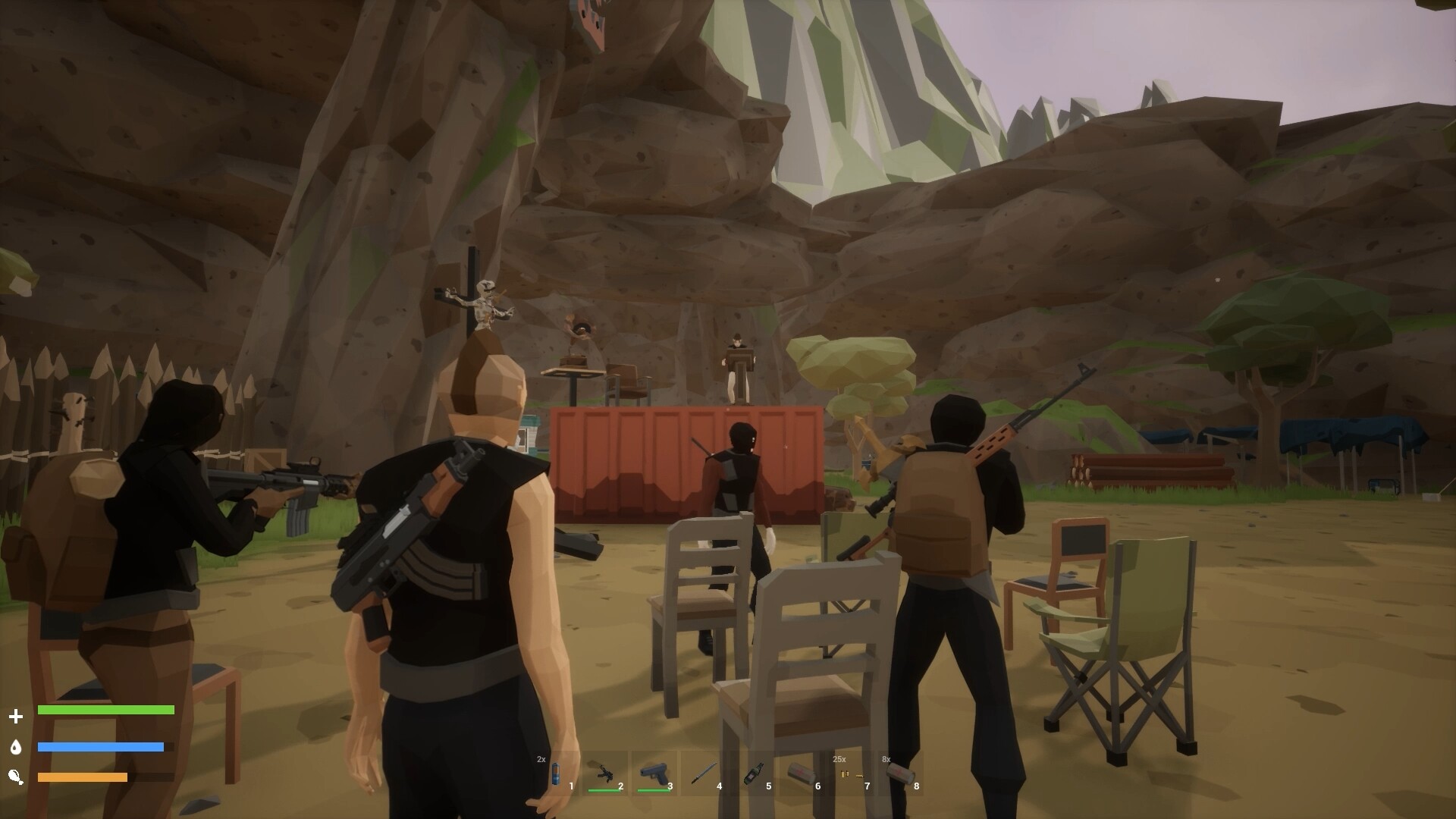
Task: Select the bottle item in hotbar slot 5
Action: (753, 772)
